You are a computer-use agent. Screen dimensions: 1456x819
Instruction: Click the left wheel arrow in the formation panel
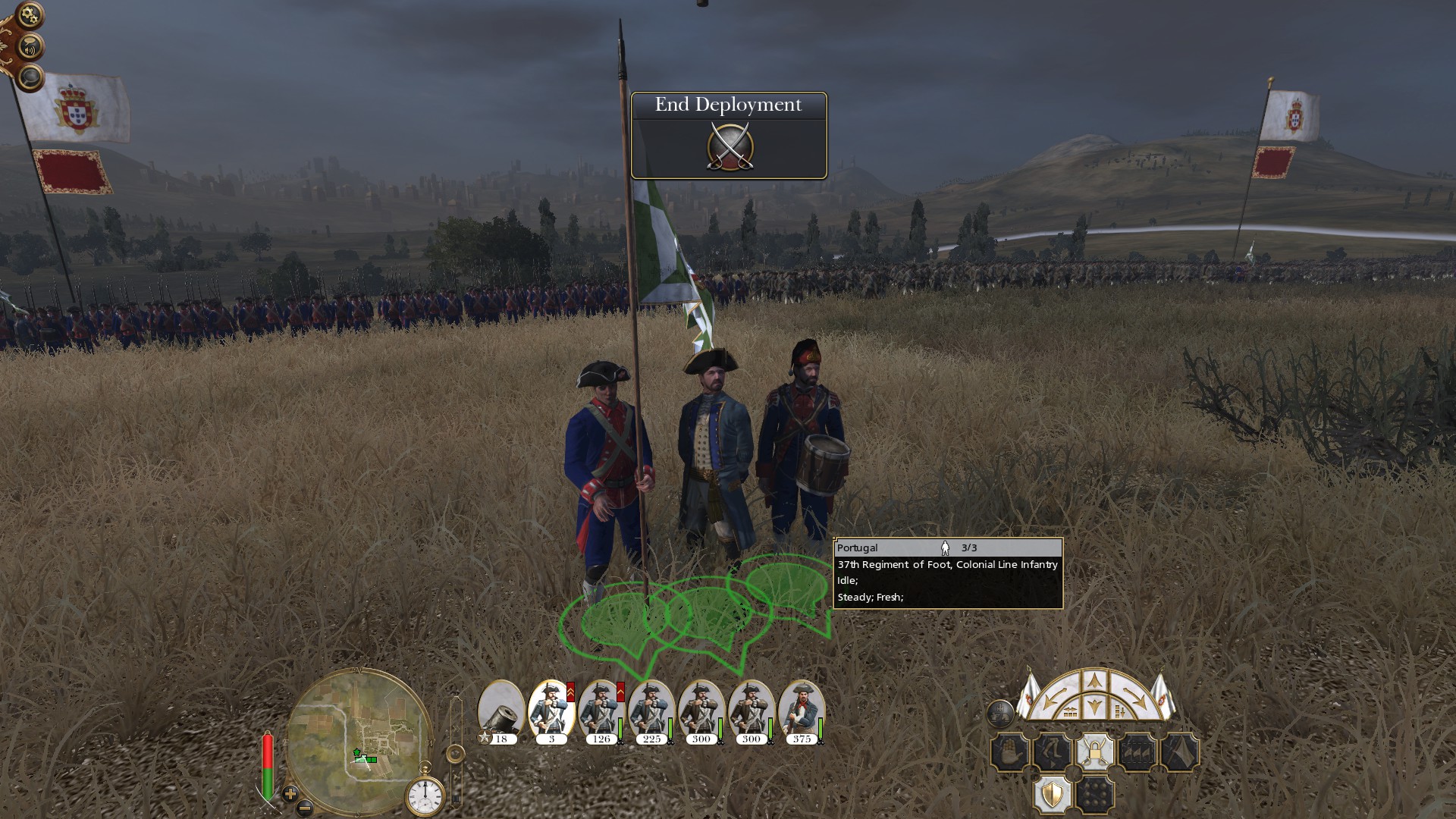pos(1053,695)
